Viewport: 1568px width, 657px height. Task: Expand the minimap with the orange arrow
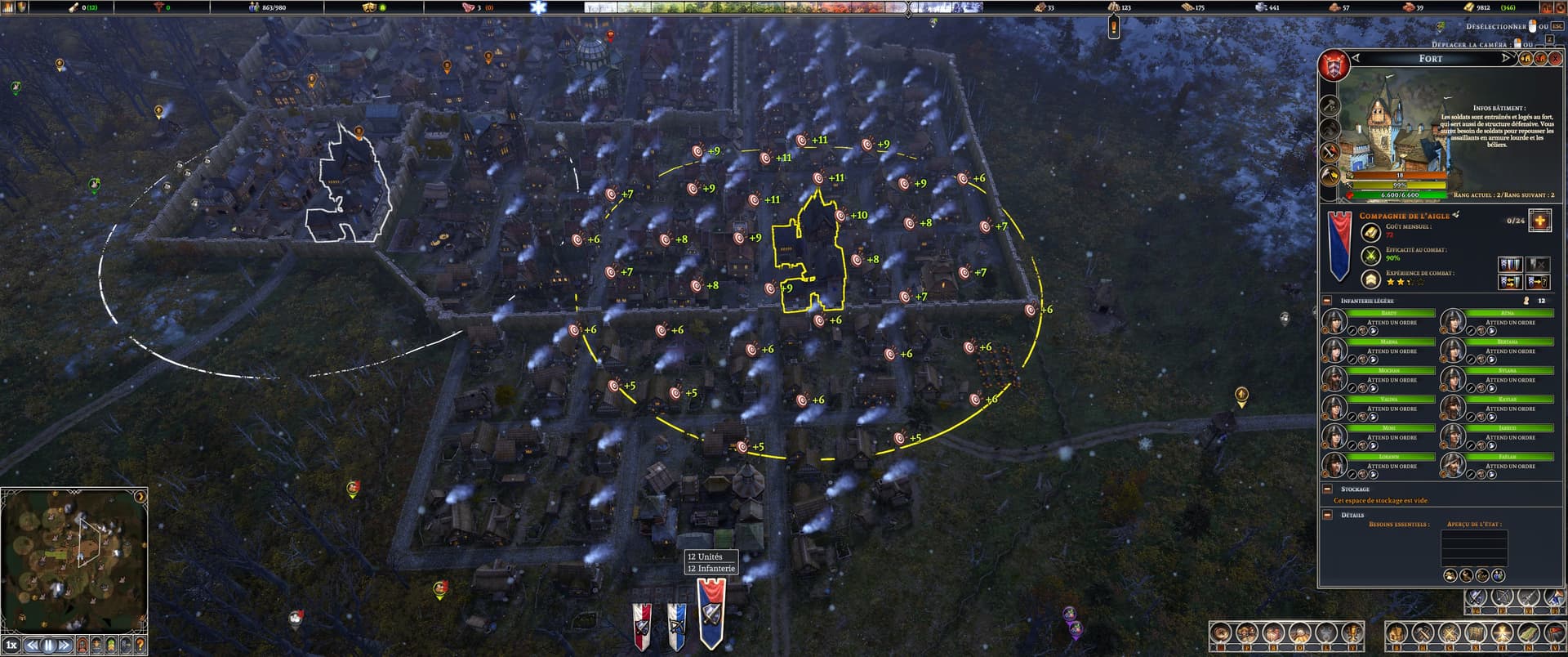coord(140,496)
